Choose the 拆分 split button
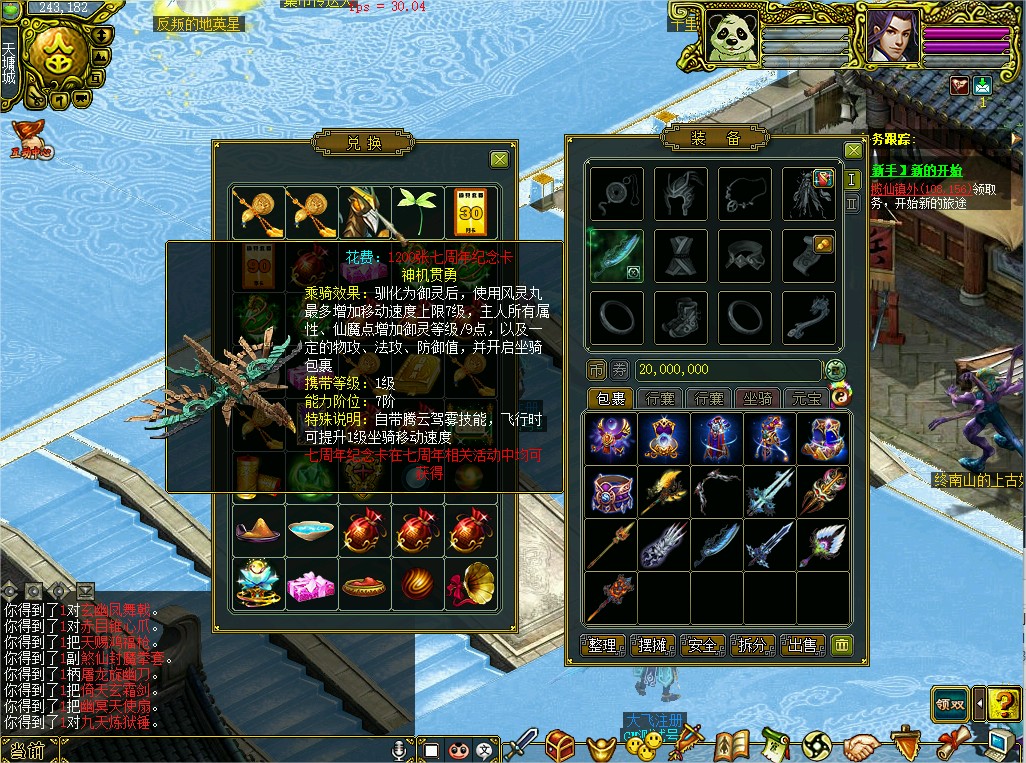 (x=753, y=646)
